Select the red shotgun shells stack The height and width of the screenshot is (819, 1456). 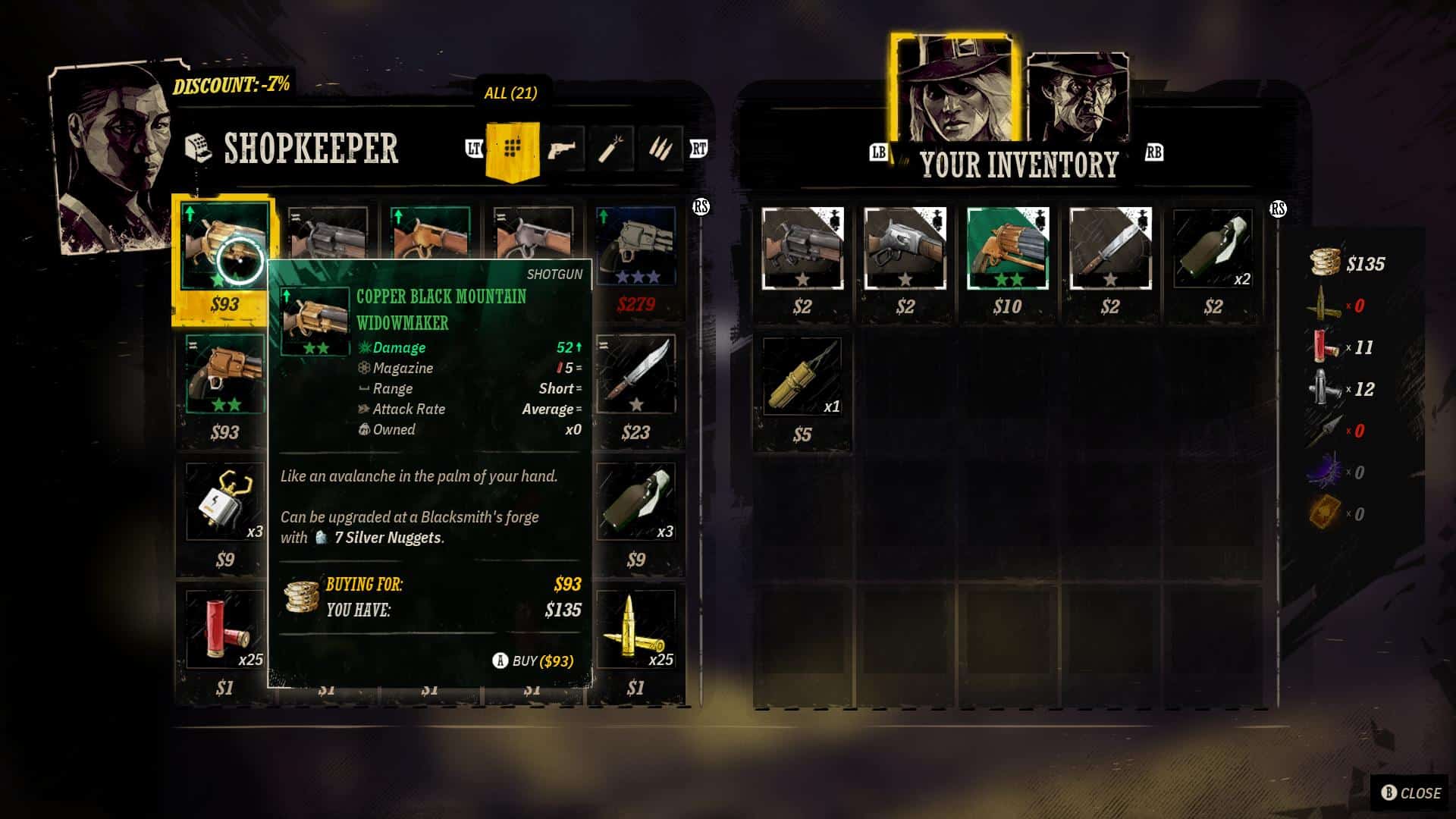point(224,629)
